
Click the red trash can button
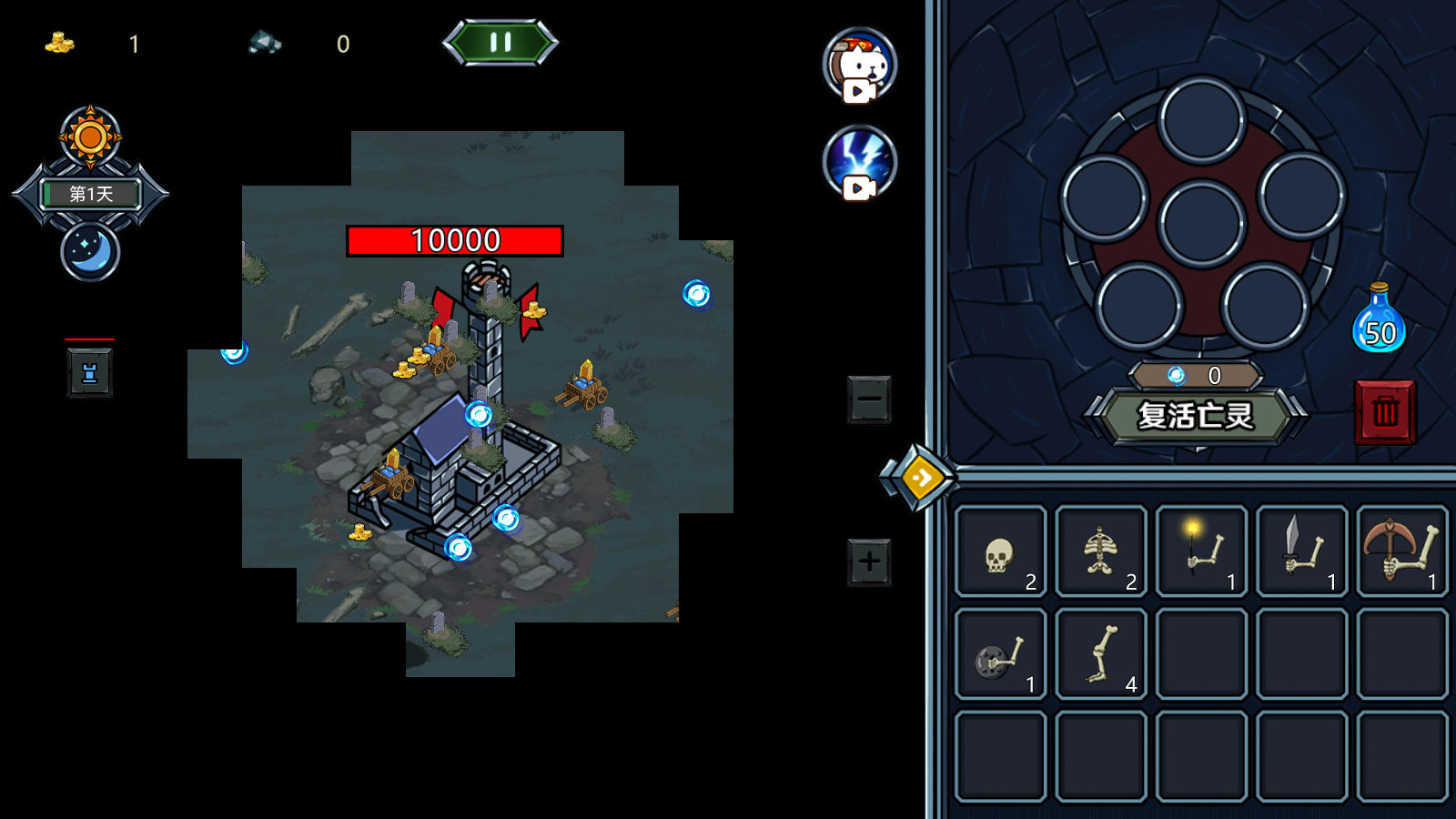click(x=1385, y=412)
